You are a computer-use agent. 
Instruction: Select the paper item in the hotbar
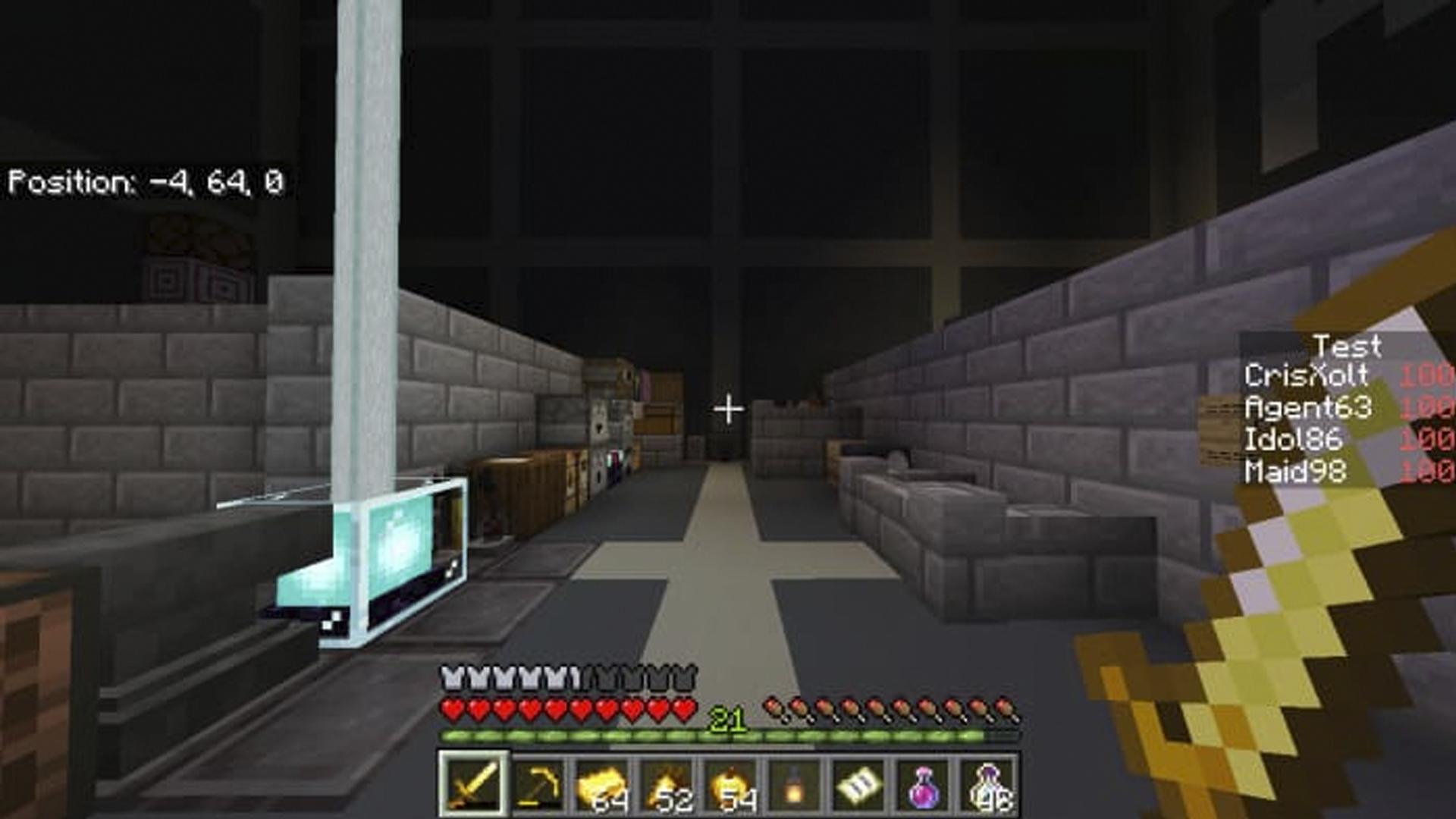(861, 789)
